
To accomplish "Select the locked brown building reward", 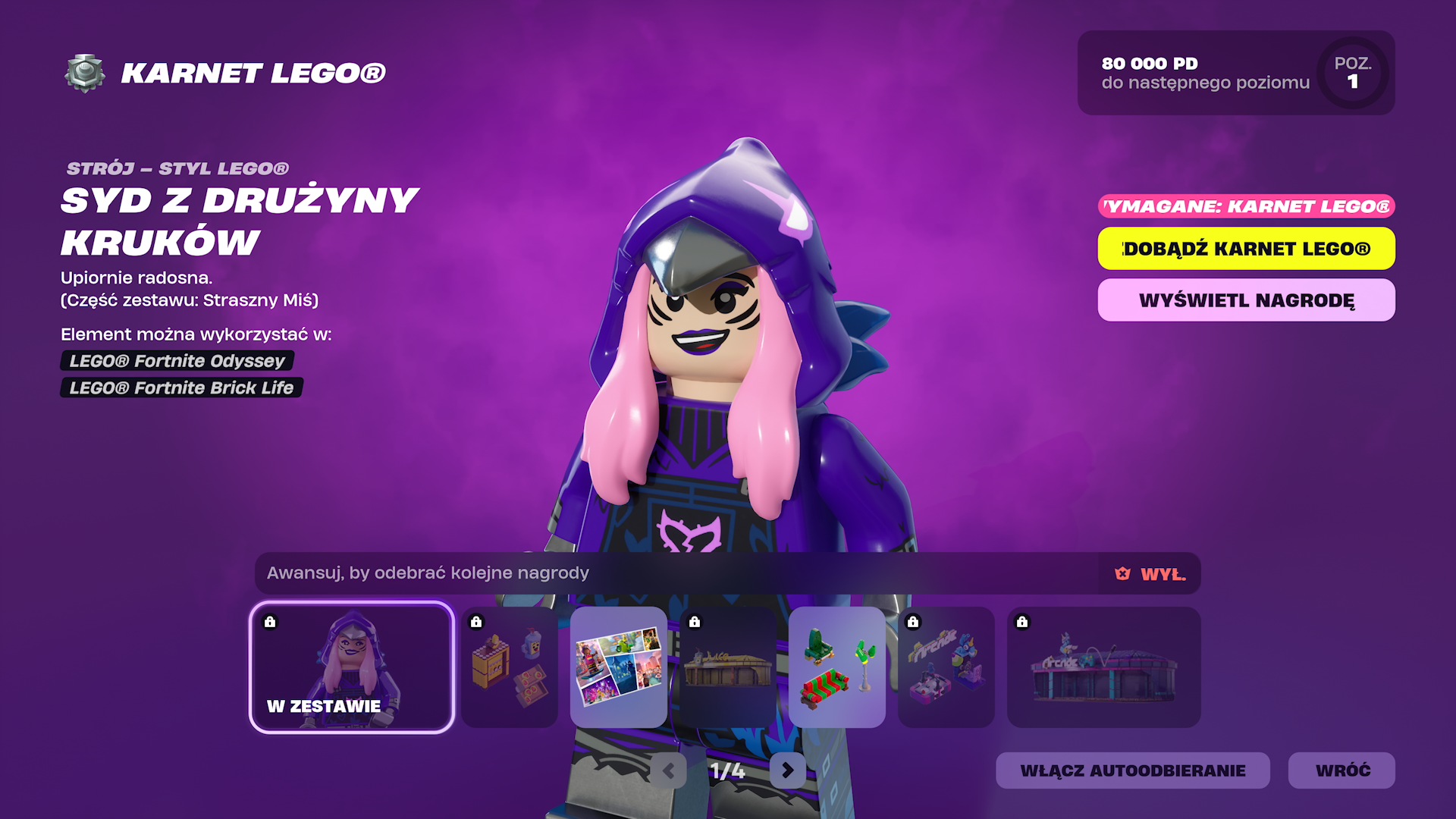I will tap(728, 667).
